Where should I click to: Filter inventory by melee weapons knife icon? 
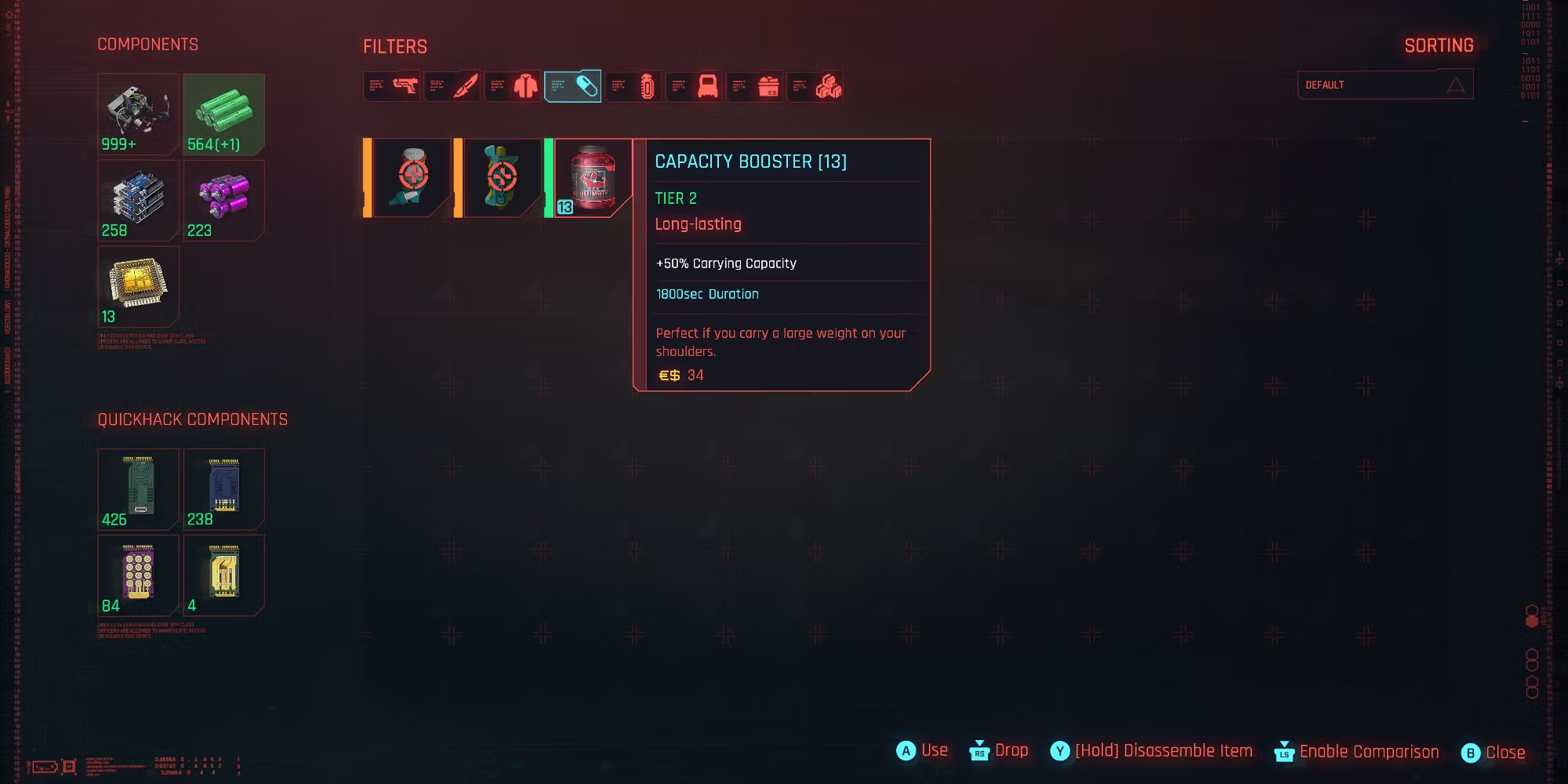tap(452, 85)
